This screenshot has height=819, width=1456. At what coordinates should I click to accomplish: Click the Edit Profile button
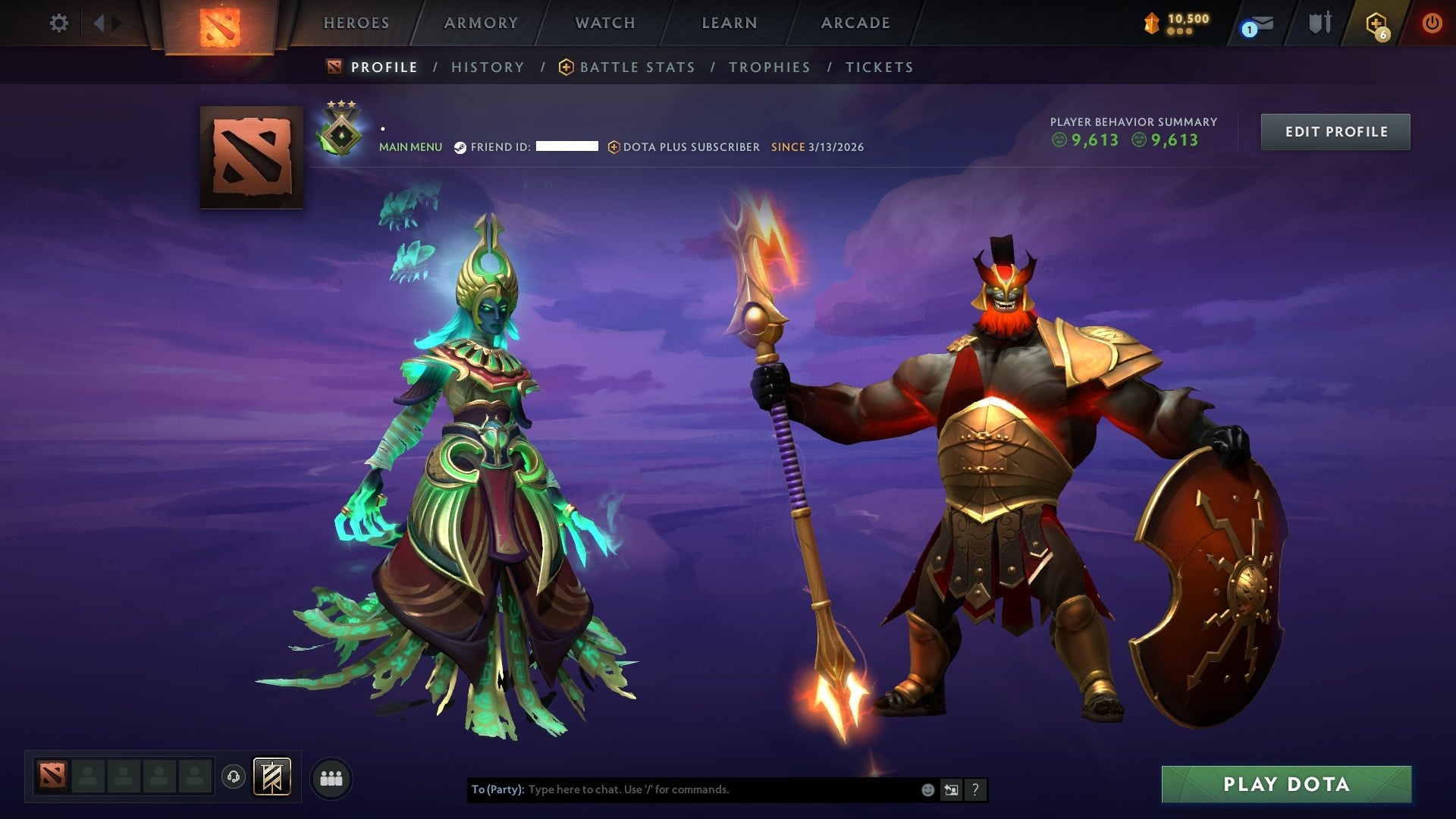click(x=1335, y=130)
